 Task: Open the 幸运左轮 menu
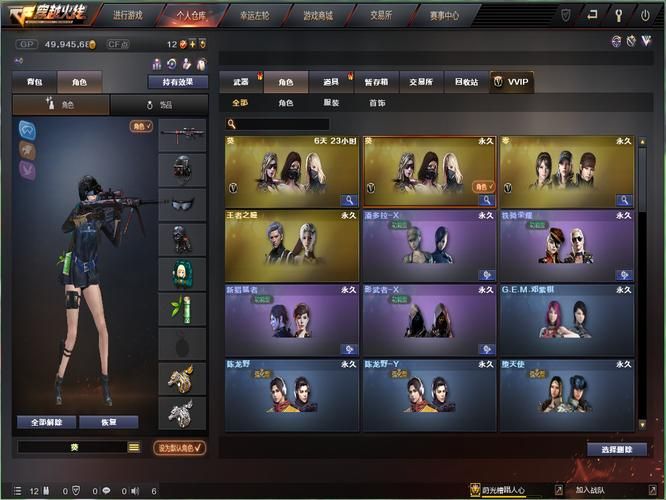click(x=253, y=16)
